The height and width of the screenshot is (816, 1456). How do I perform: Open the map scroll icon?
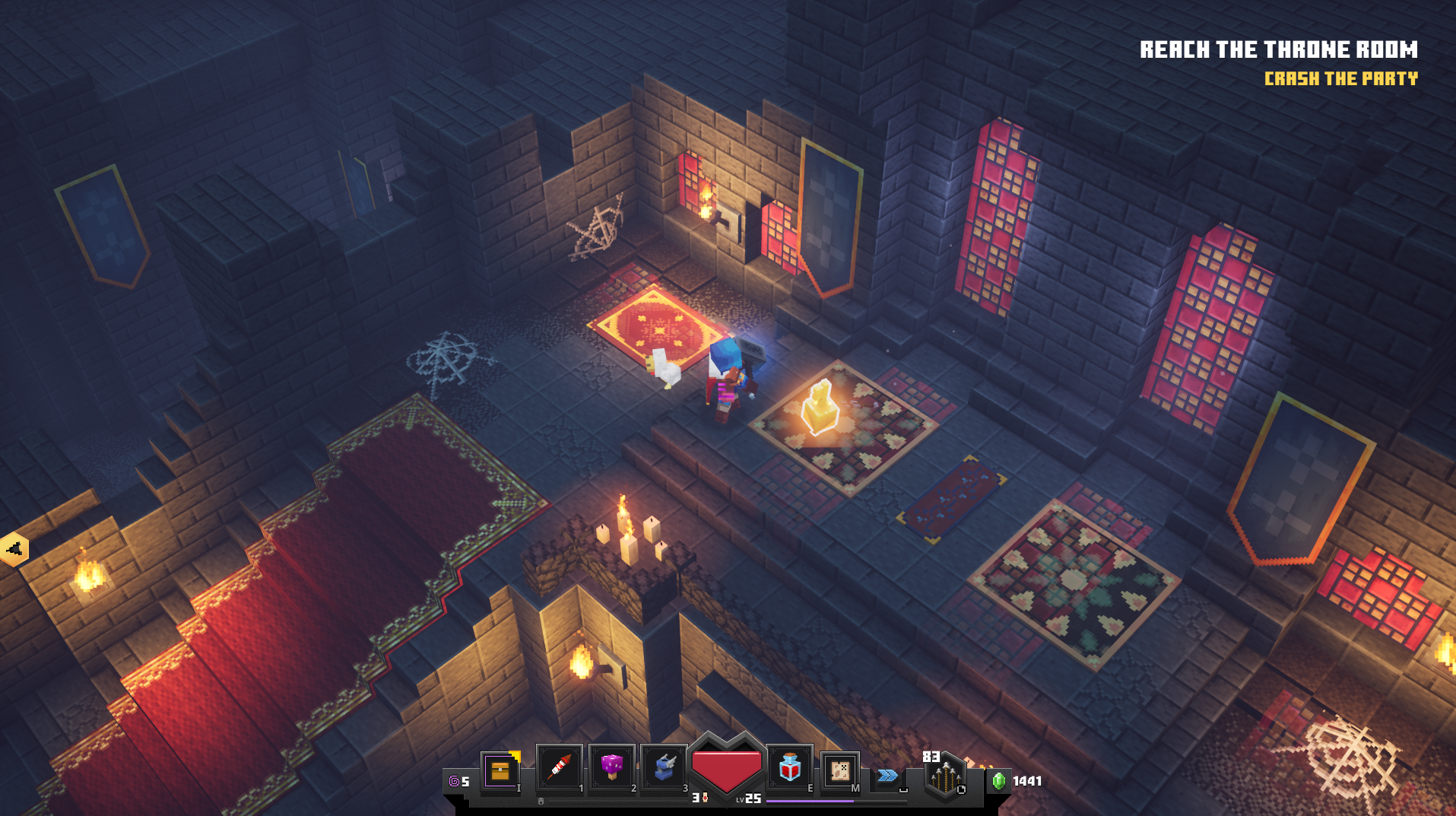point(840,770)
